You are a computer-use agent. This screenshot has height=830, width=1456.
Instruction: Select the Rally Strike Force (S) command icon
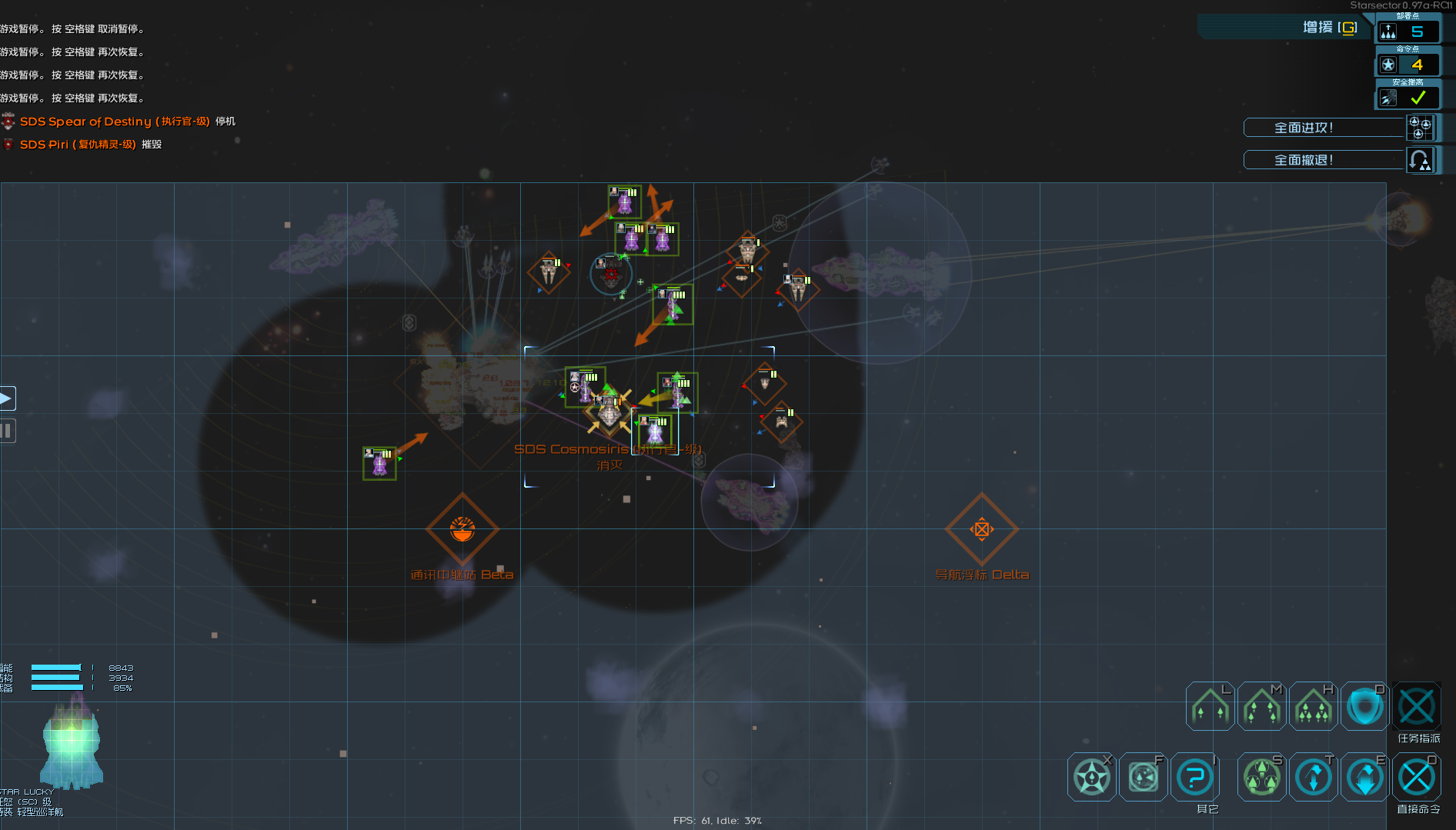1261,776
